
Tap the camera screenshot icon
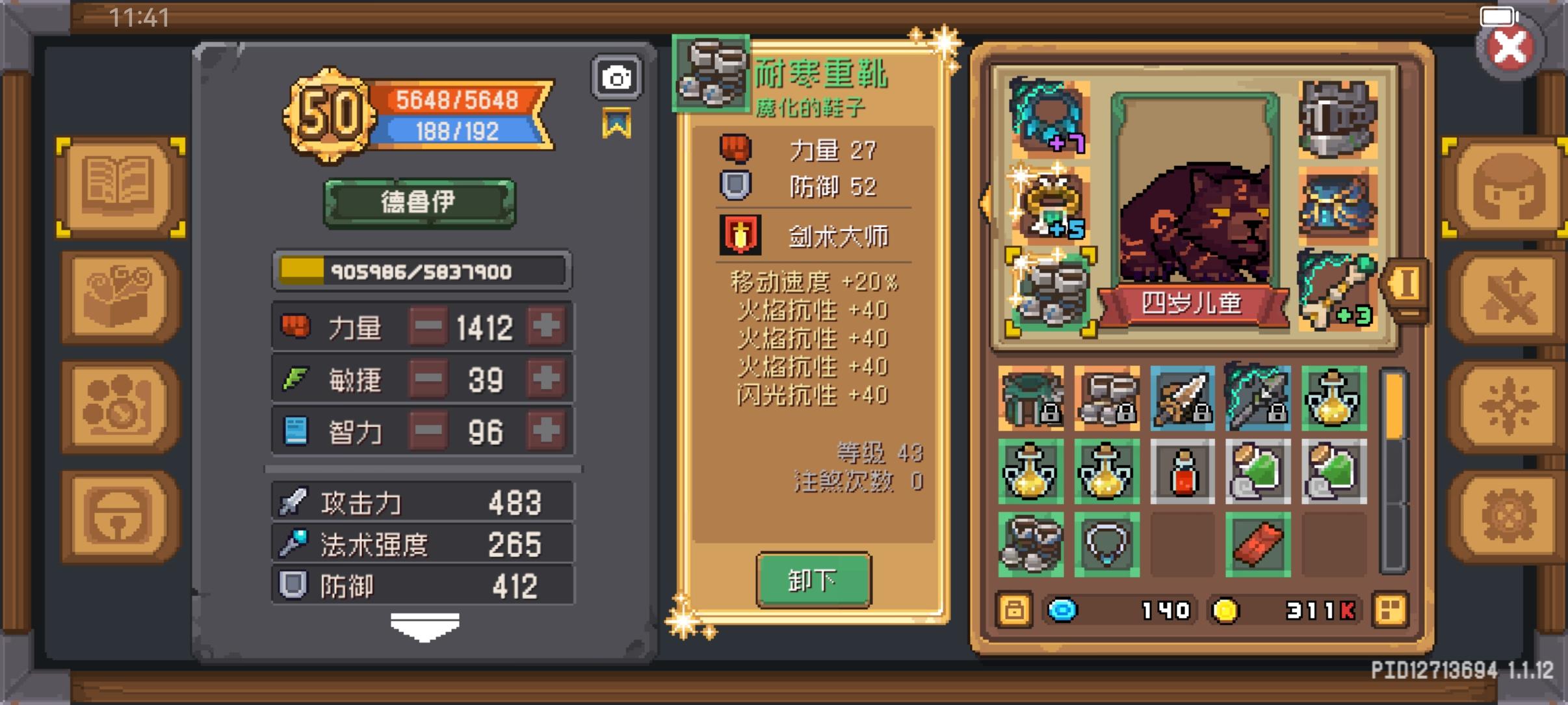pos(616,75)
